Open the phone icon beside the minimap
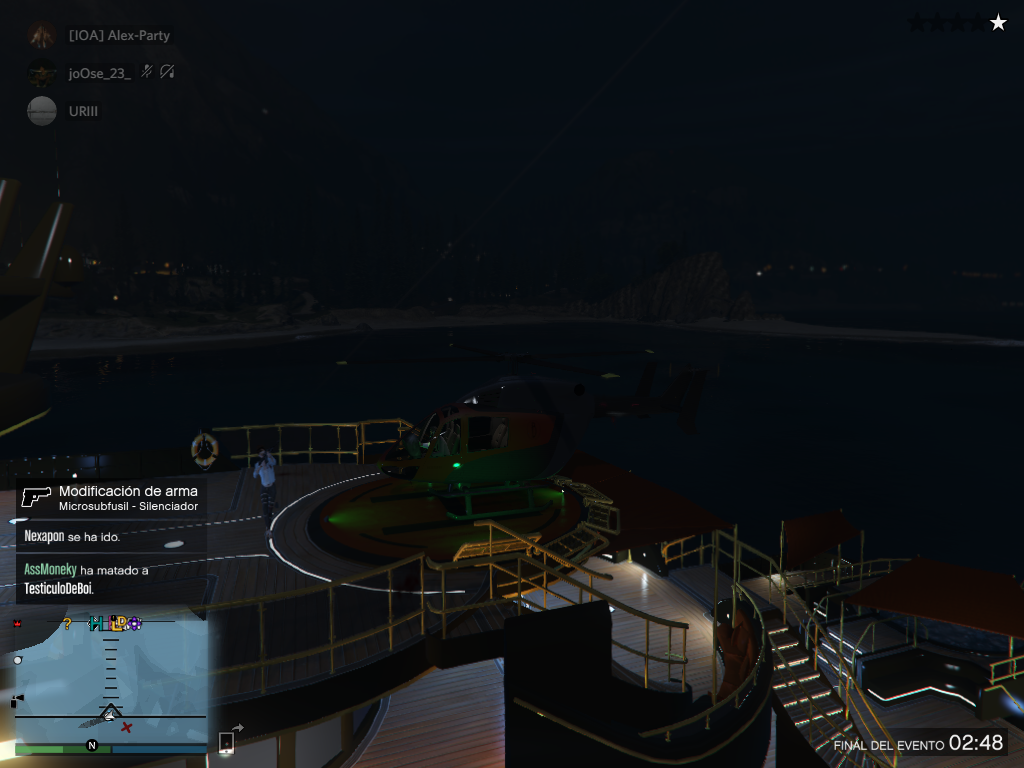Image resolution: width=1024 pixels, height=768 pixels. pyautogui.click(x=226, y=742)
